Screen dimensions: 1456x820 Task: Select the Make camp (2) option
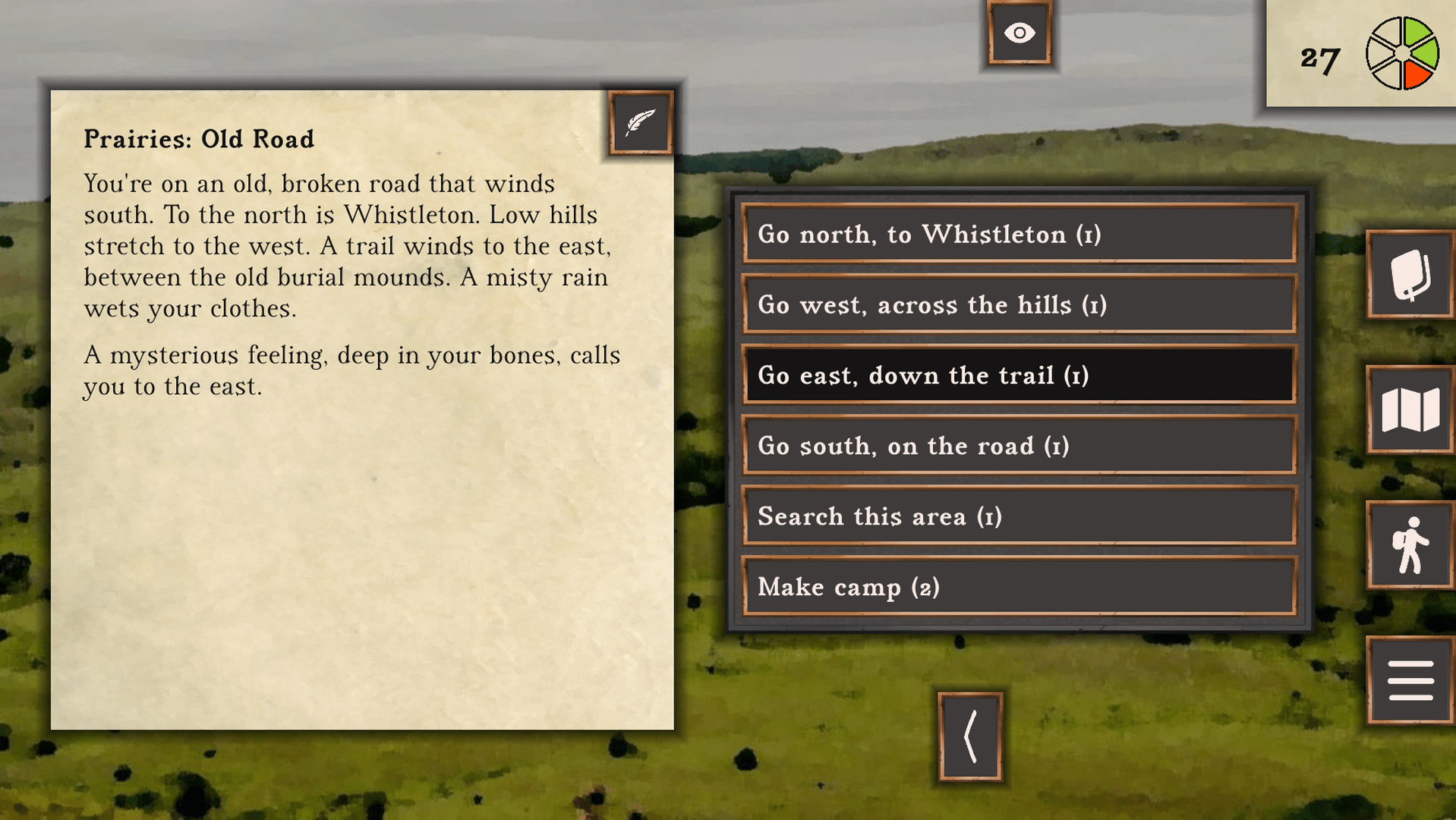1018,587
